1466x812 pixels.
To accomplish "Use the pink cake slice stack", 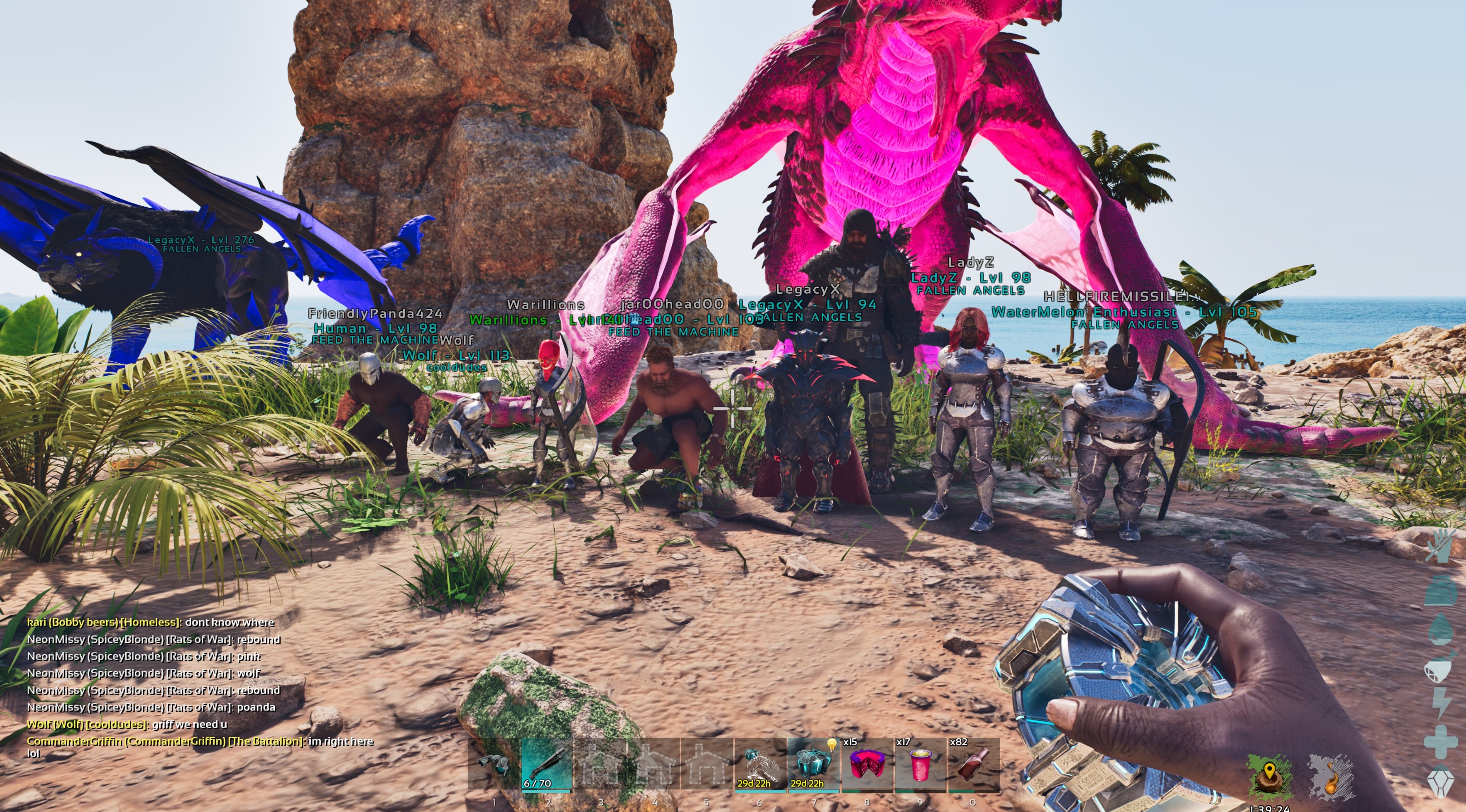I will [x=866, y=764].
